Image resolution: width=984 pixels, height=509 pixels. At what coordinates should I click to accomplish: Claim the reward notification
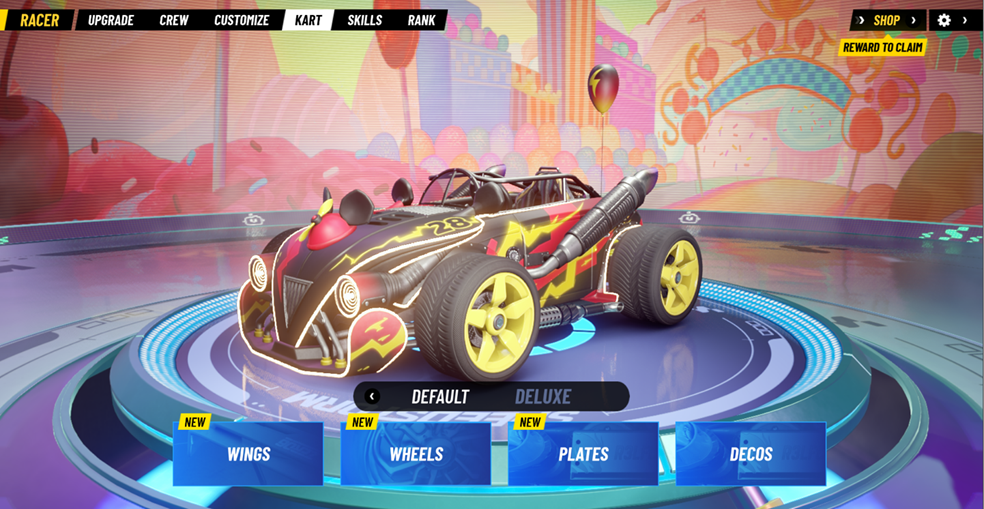coord(883,47)
